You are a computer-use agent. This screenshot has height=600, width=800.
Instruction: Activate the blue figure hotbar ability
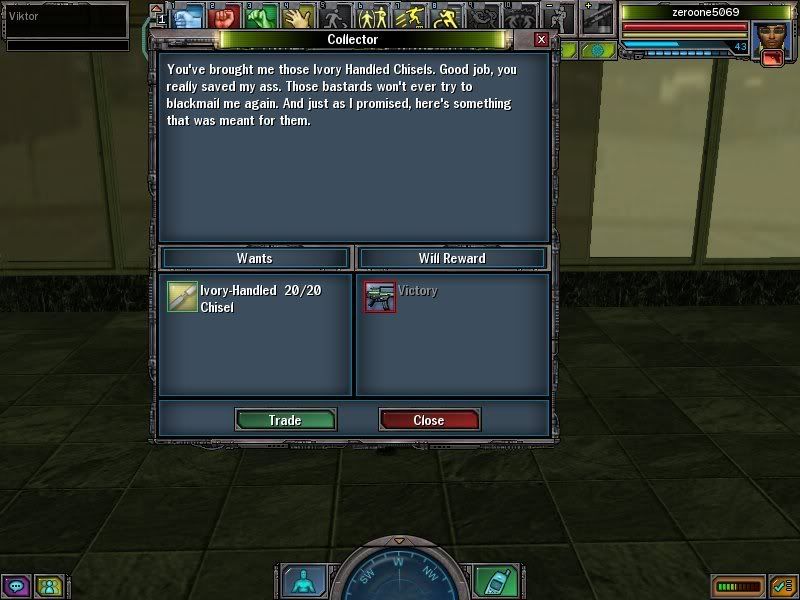186,16
